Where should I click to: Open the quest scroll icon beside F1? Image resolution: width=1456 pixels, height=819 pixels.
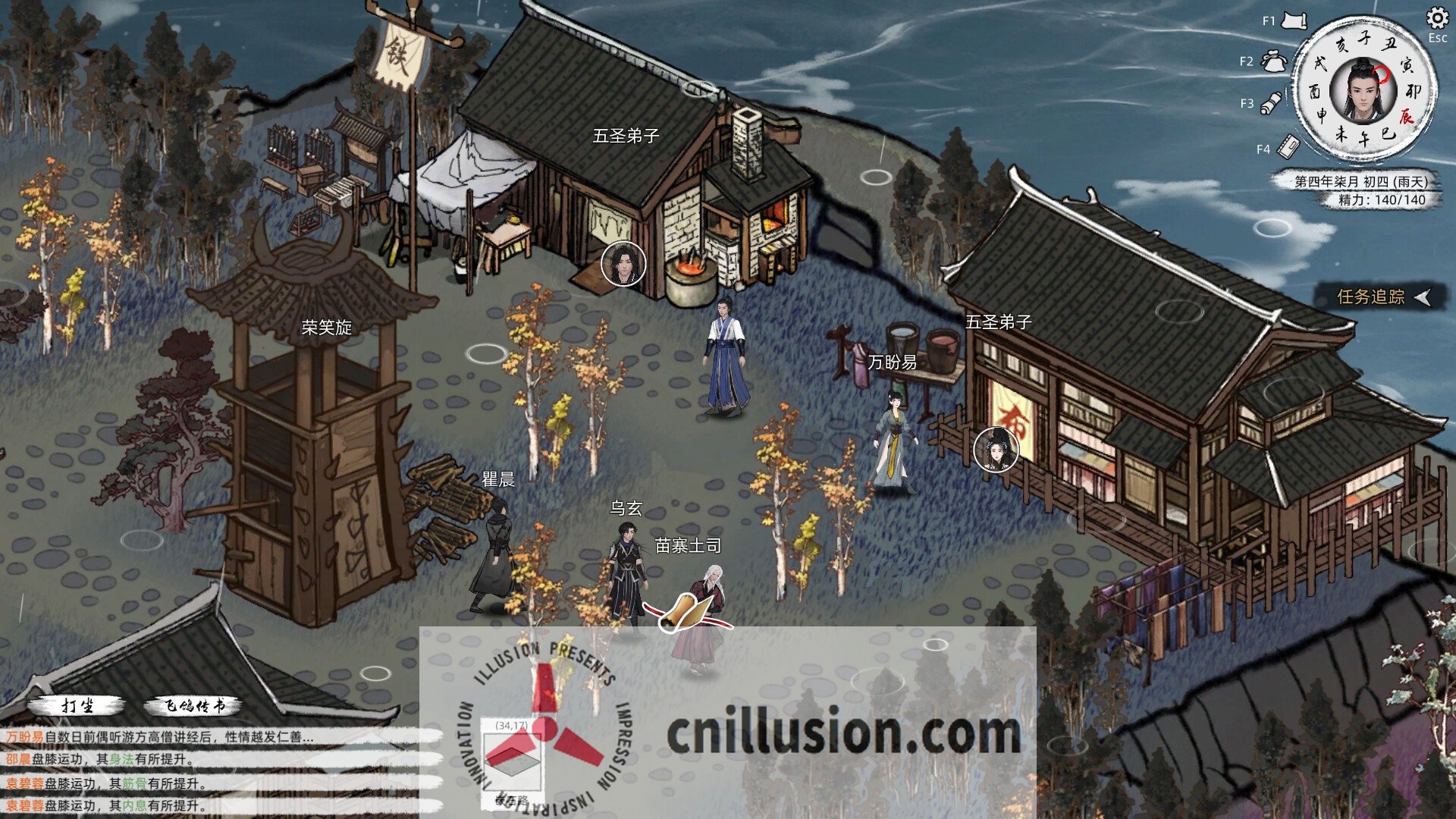pos(1294,20)
